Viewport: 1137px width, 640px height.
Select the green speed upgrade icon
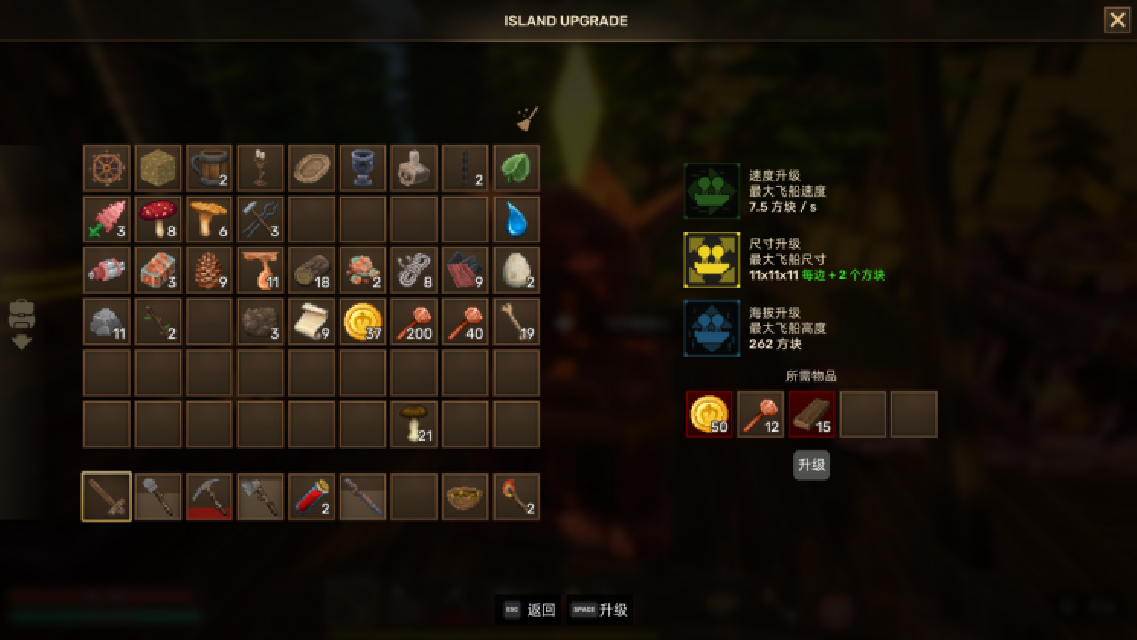click(x=711, y=190)
